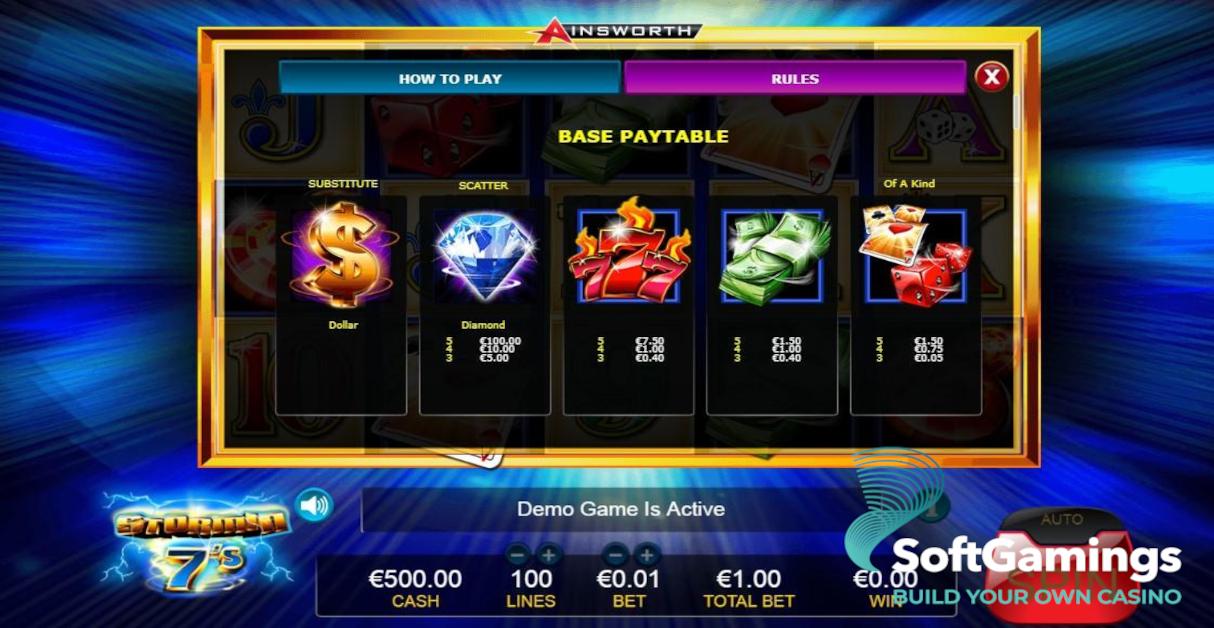Click the paytable window scrollbar

[1017, 110]
